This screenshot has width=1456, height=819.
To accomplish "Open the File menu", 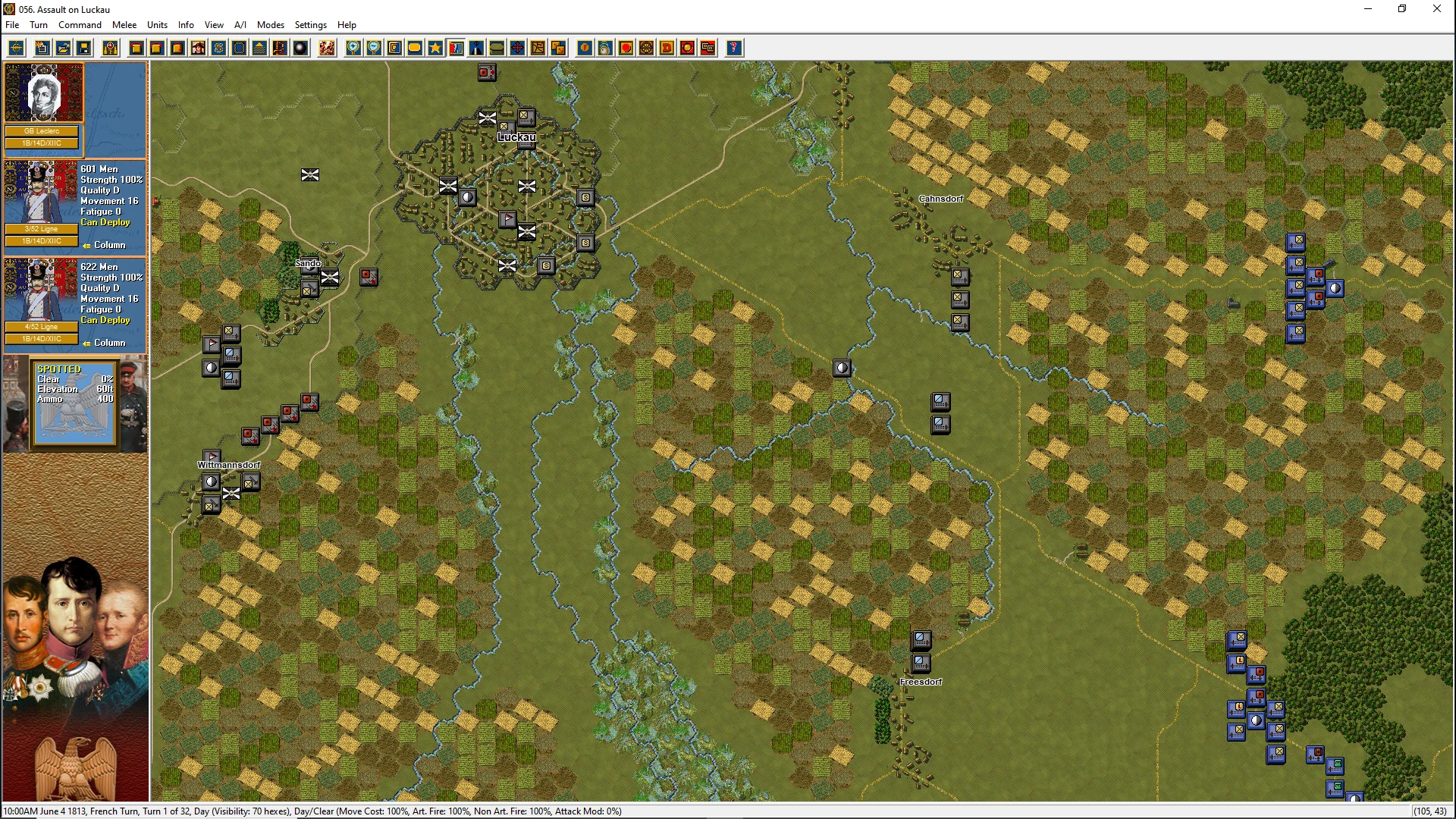I will point(12,25).
